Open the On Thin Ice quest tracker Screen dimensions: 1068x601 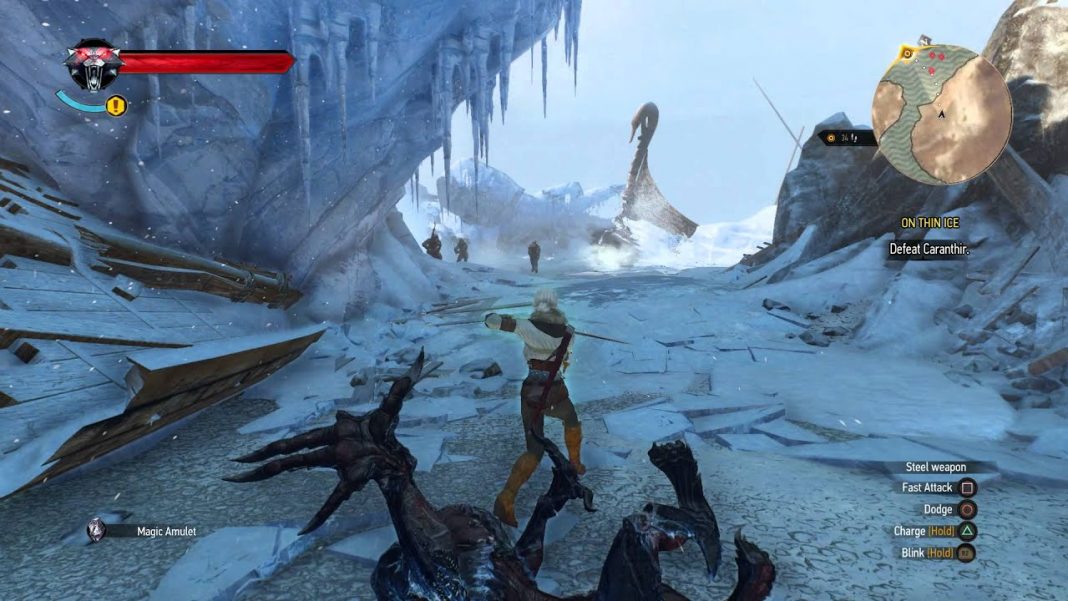pos(935,223)
